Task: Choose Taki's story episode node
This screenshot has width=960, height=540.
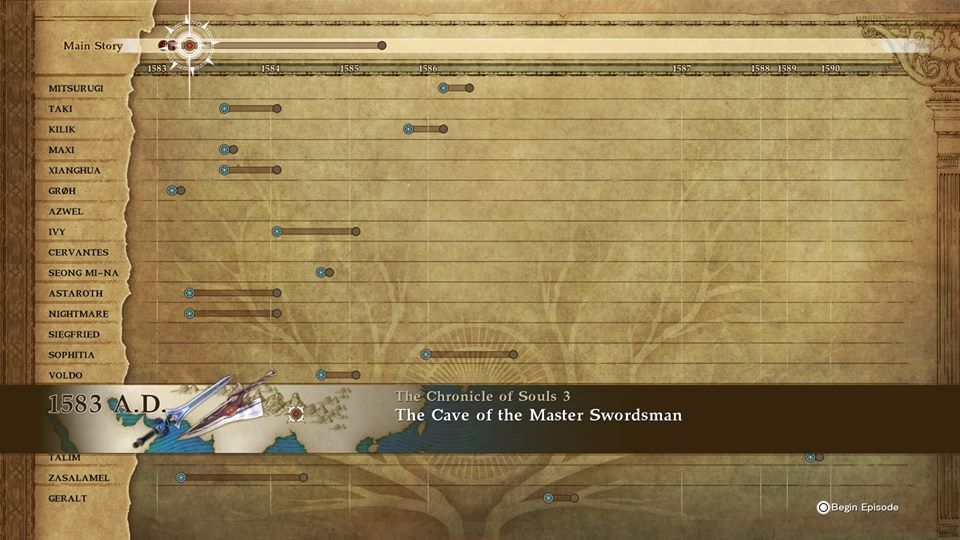Action: tap(225, 108)
